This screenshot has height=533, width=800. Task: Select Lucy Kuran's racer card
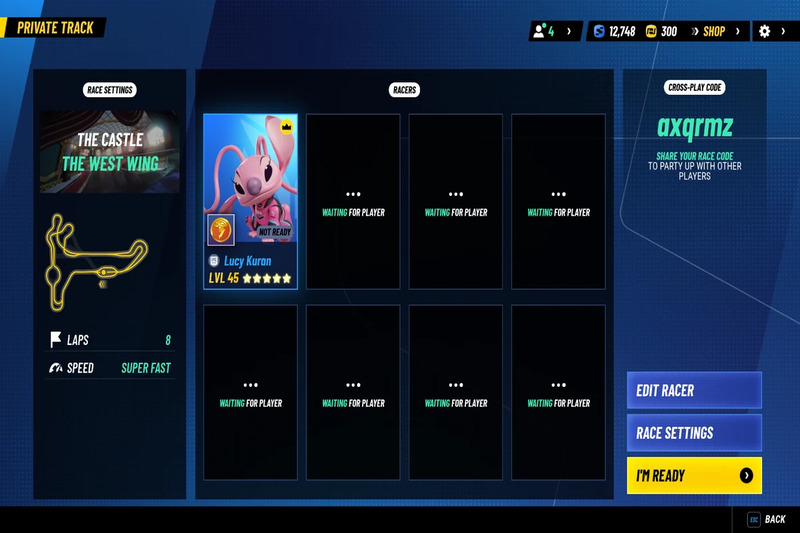click(250, 200)
